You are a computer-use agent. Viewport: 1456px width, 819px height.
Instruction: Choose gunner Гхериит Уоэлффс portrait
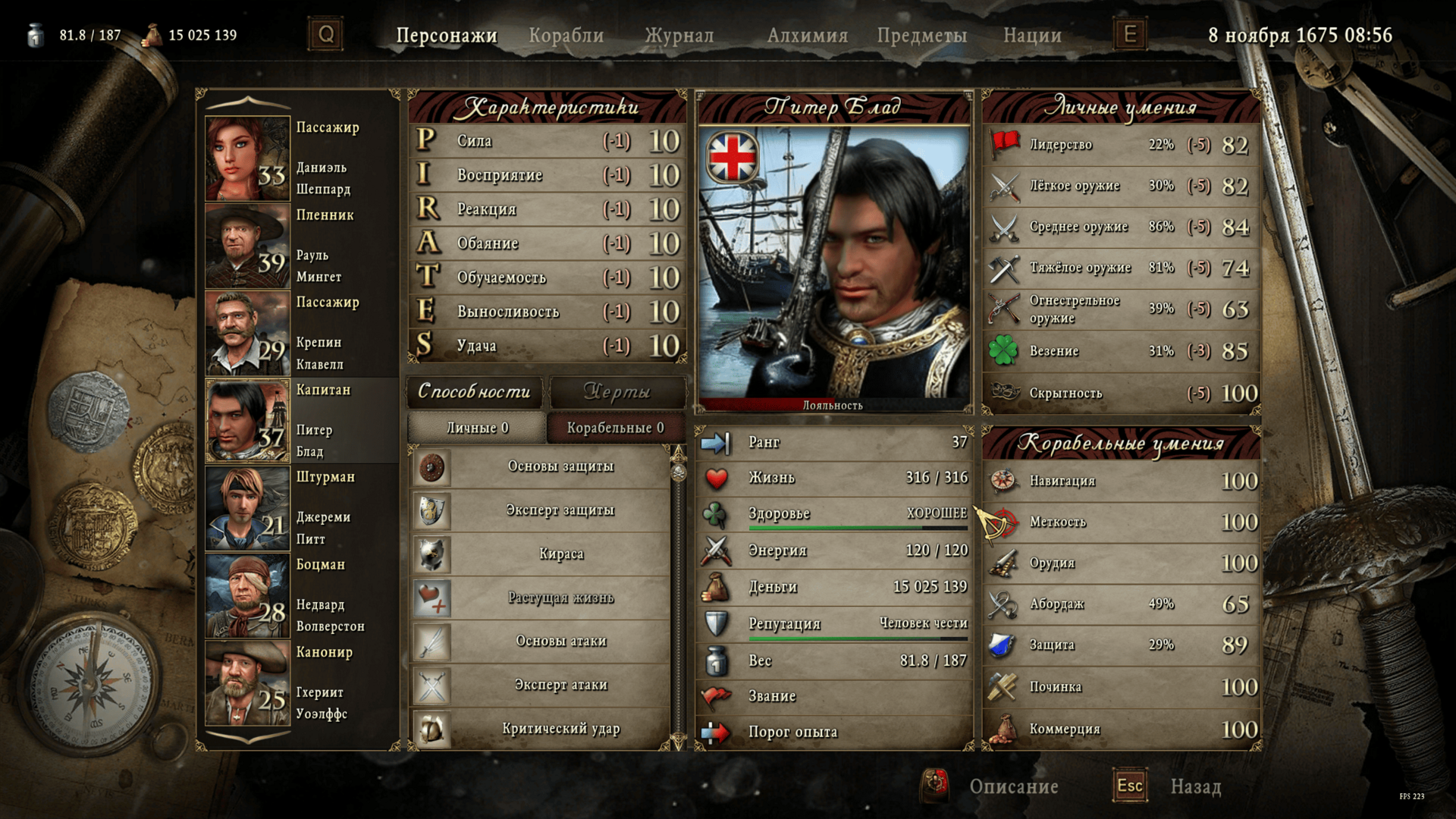click(247, 682)
